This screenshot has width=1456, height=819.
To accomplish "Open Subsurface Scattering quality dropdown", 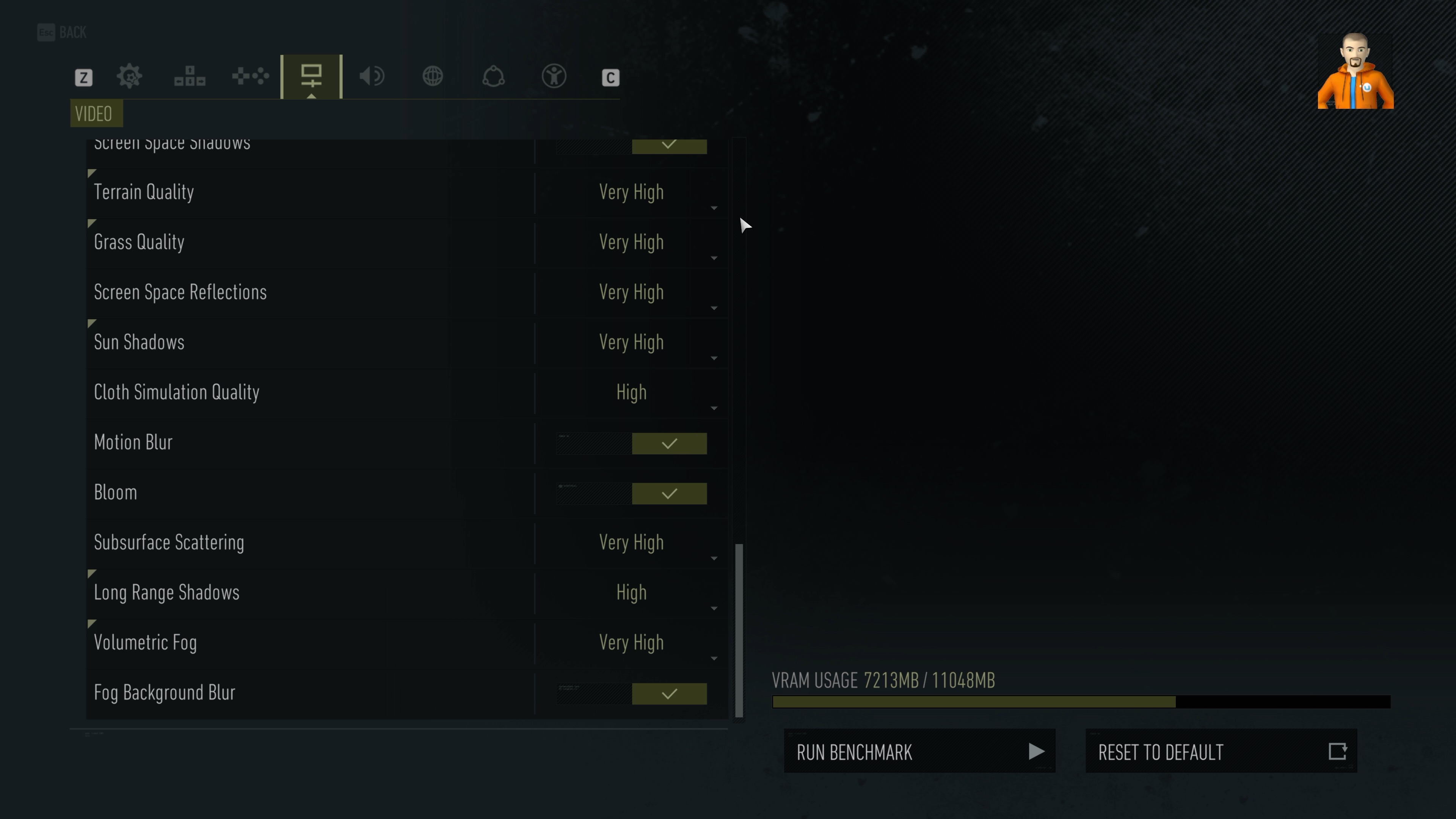I will [x=631, y=543].
